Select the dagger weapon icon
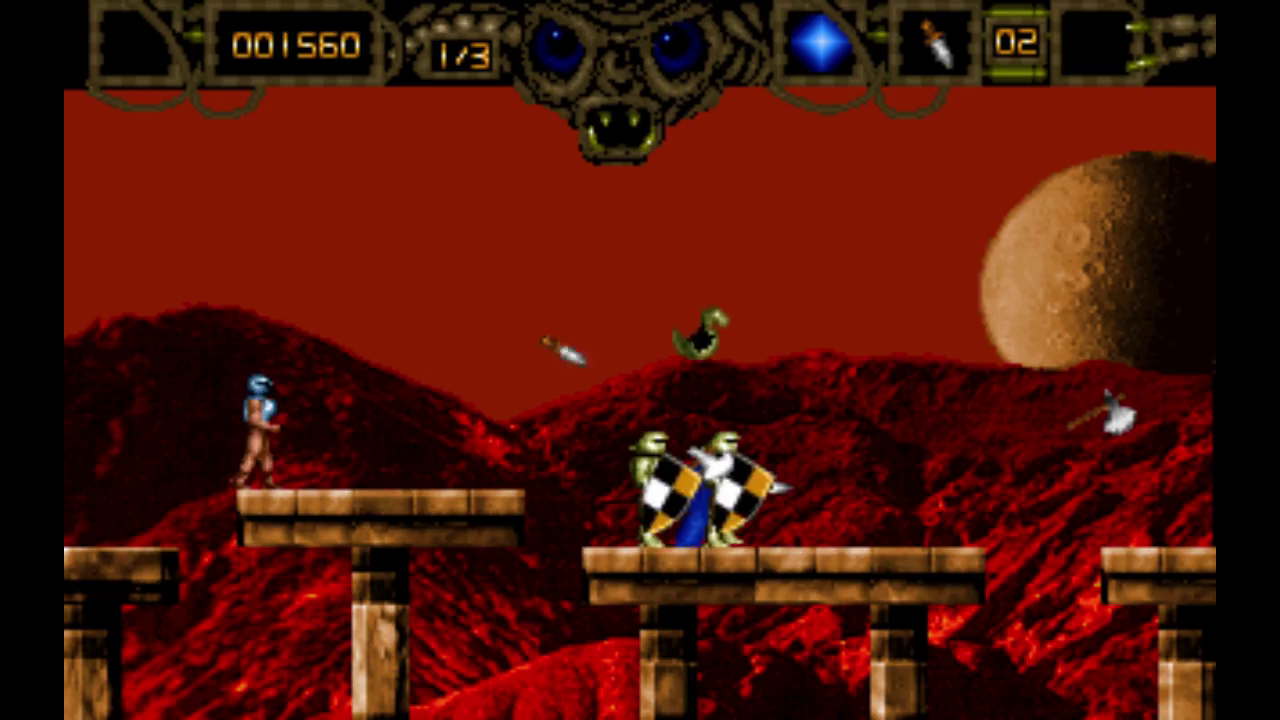The width and height of the screenshot is (1280, 720). [x=936, y=43]
